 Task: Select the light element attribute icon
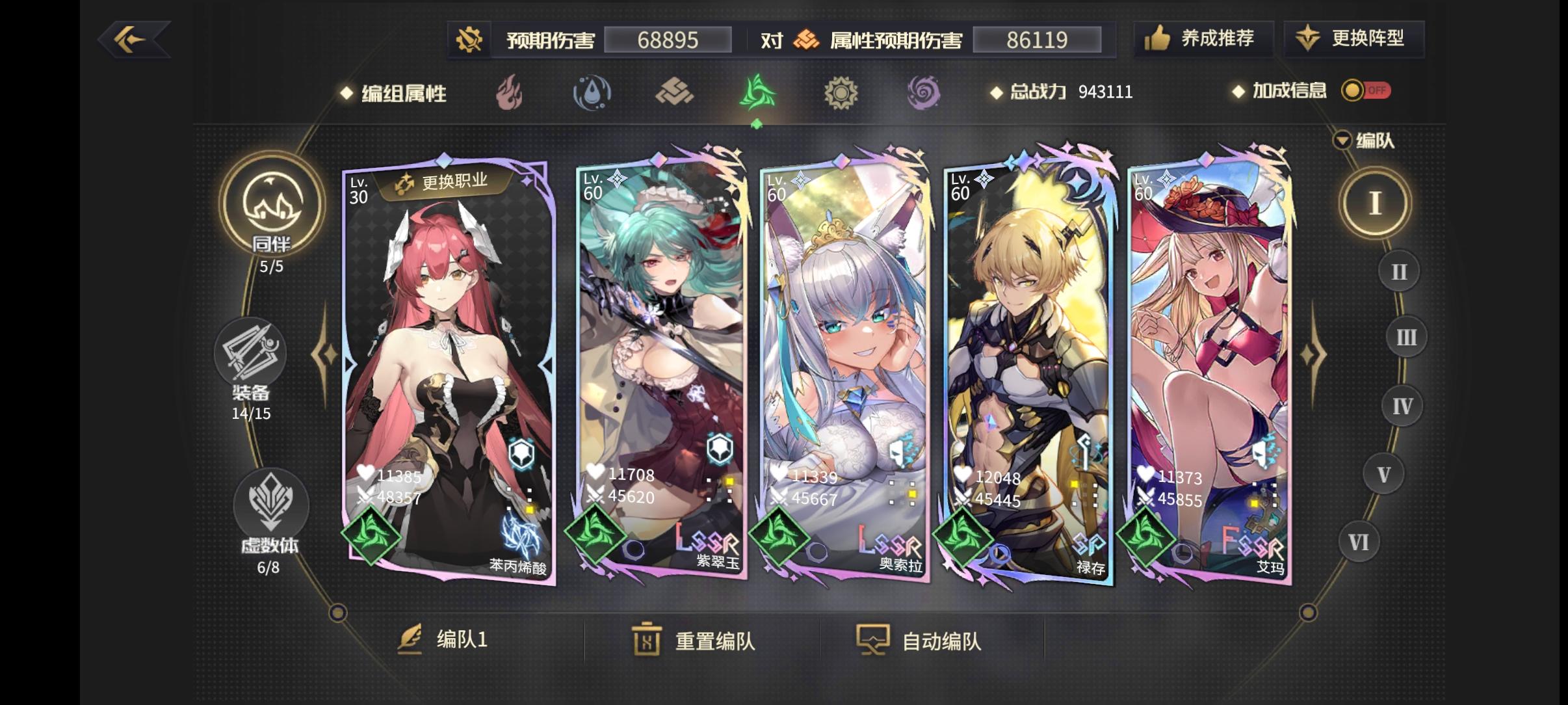tap(842, 94)
